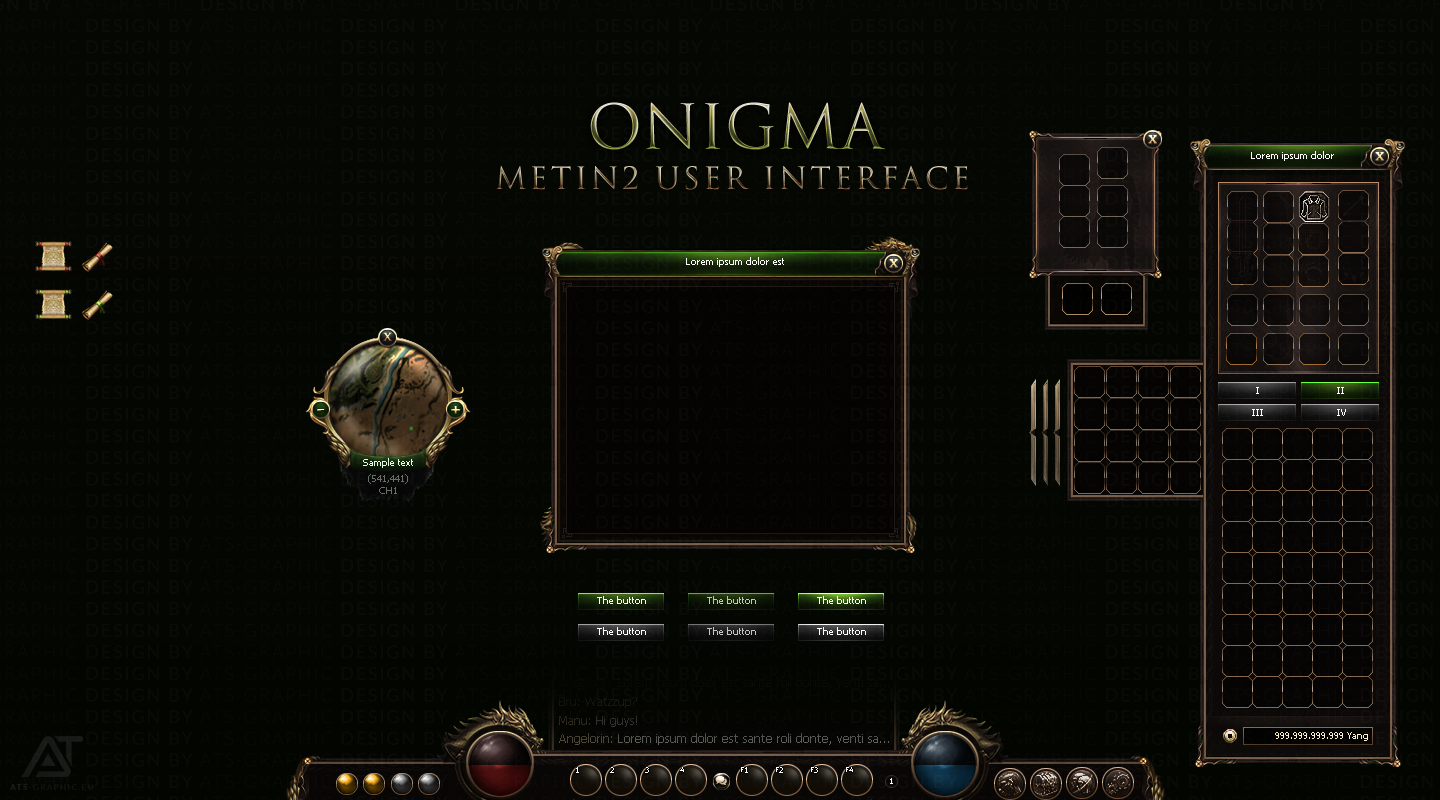This screenshot has height=800, width=1440.
Task: Open the chat bubble icon on quickslot bar
Action: [x=721, y=782]
